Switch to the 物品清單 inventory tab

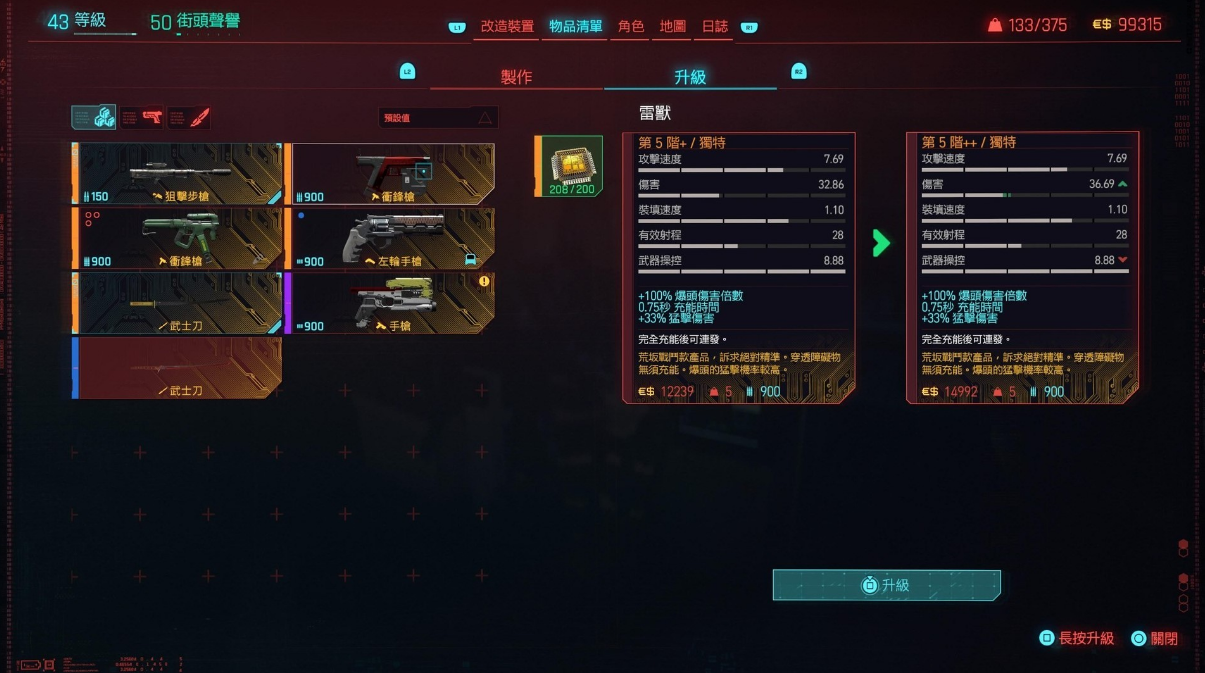click(575, 27)
